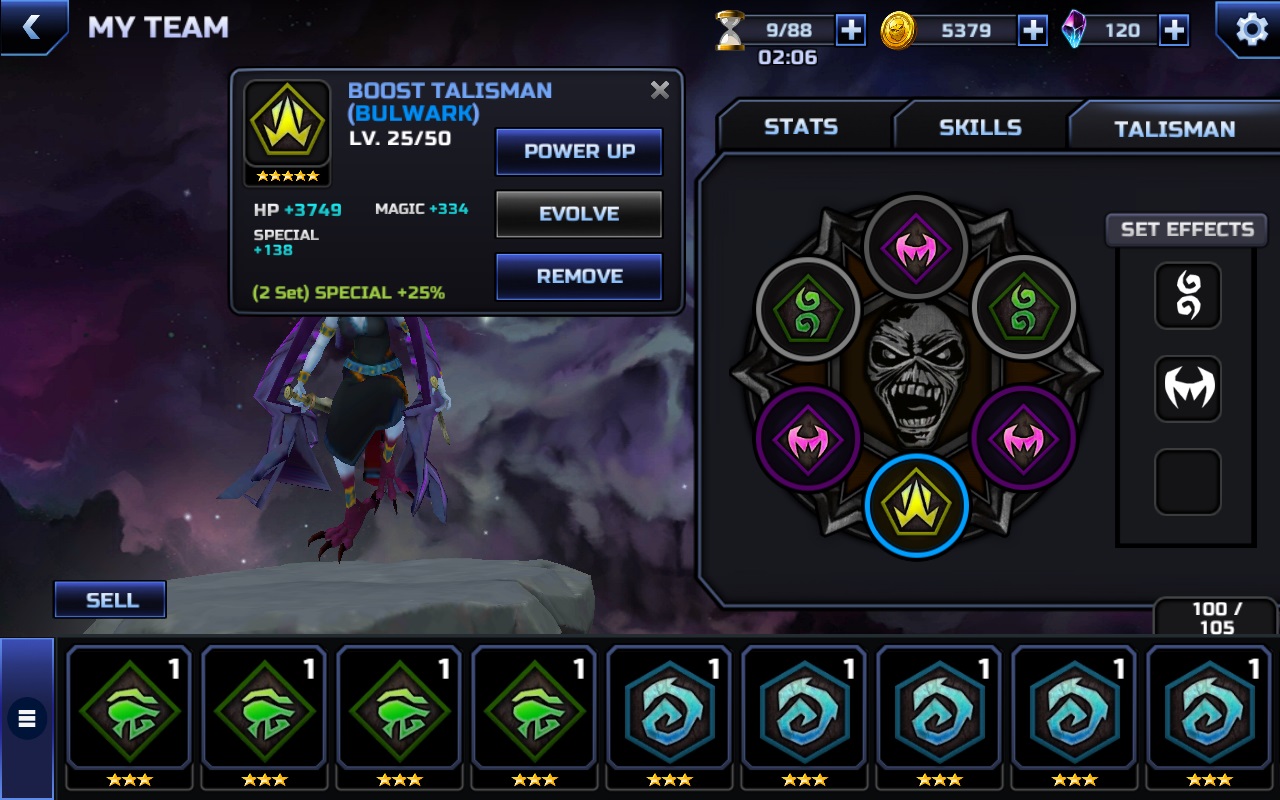Open the inventory list filter menu
The width and height of the screenshot is (1280, 800).
[27, 717]
